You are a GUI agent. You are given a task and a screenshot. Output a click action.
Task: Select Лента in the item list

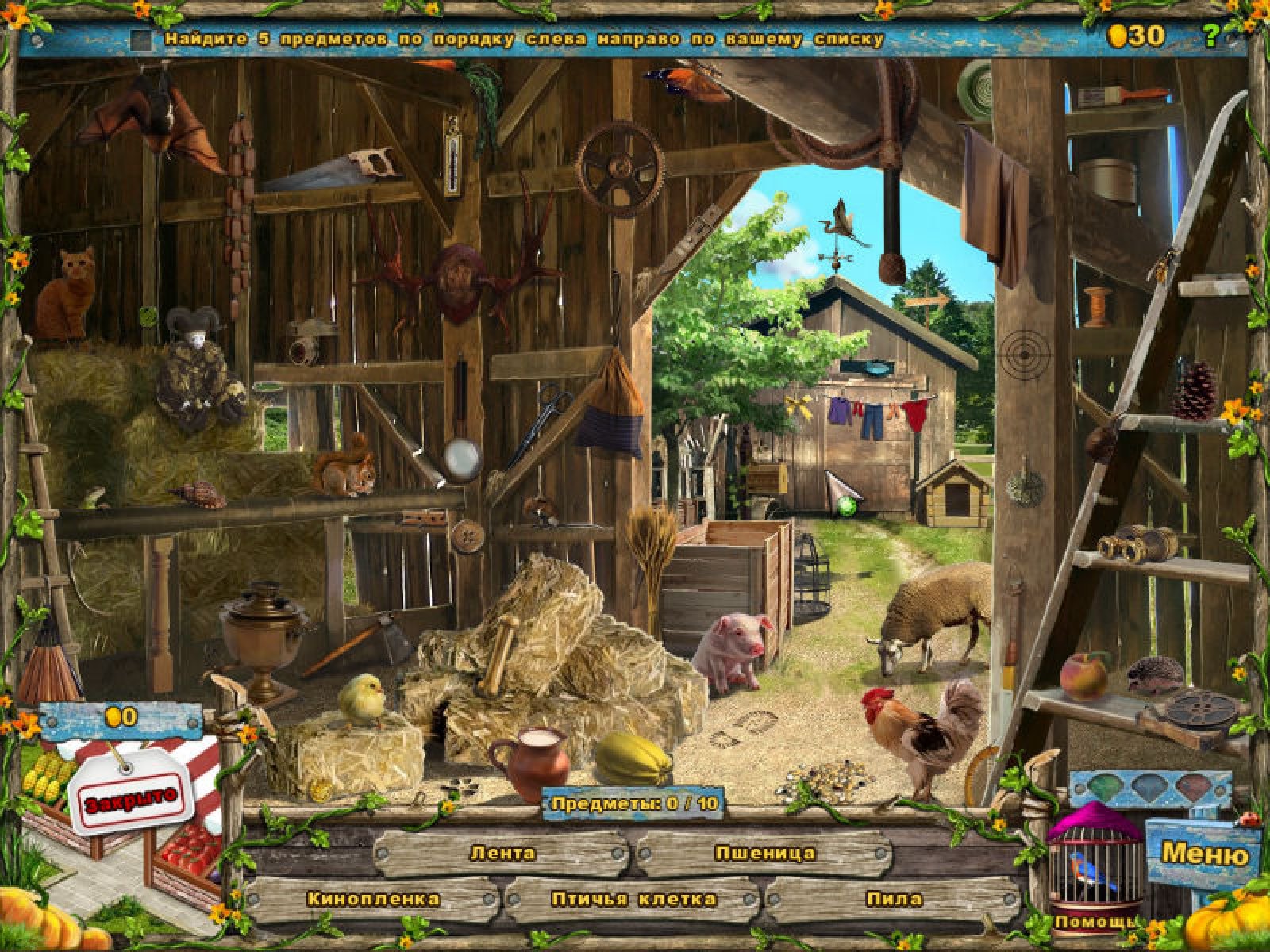pyautogui.click(x=502, y=854)
